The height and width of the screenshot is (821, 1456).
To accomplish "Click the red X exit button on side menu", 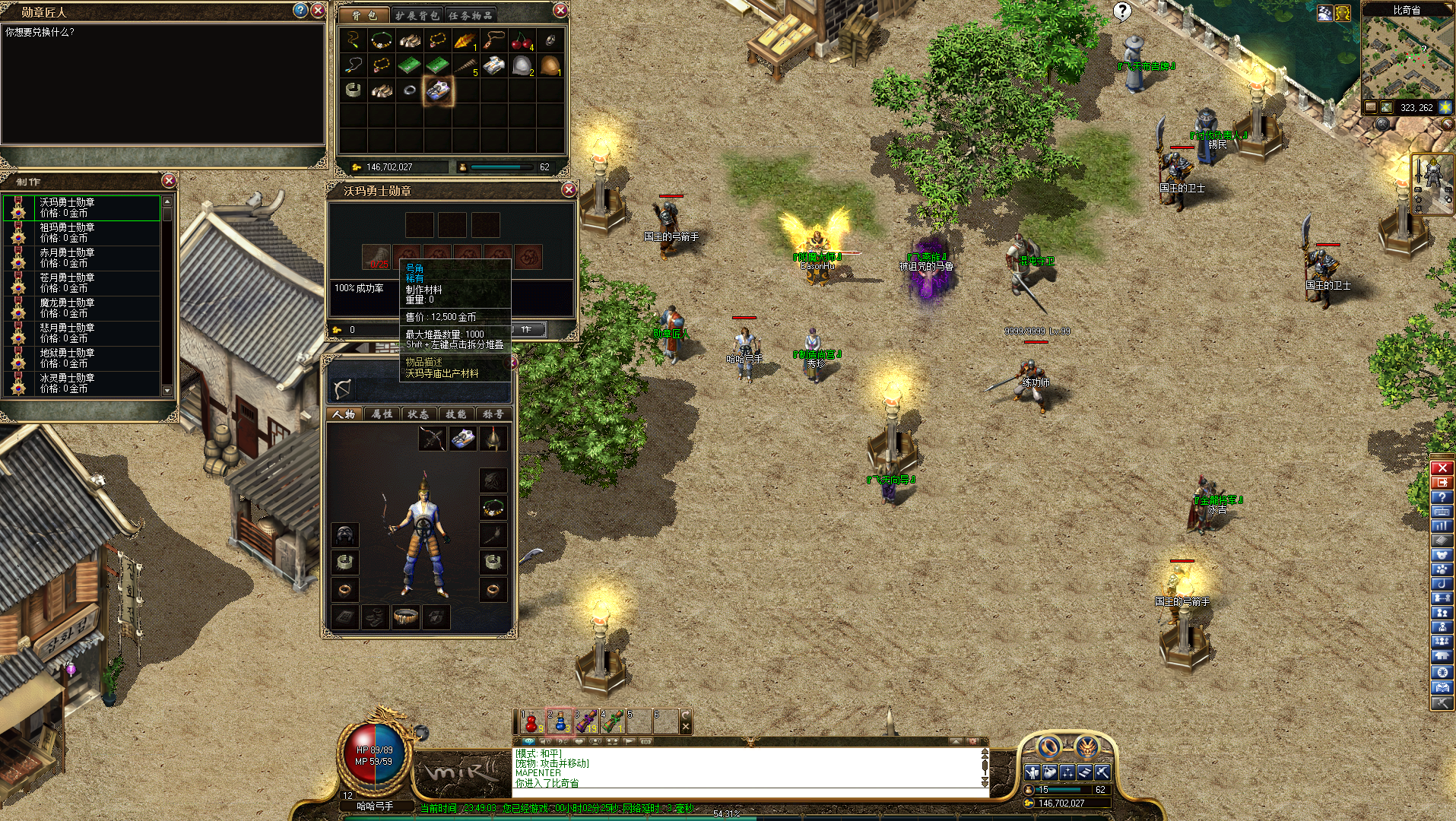I will coord(1442,468).
